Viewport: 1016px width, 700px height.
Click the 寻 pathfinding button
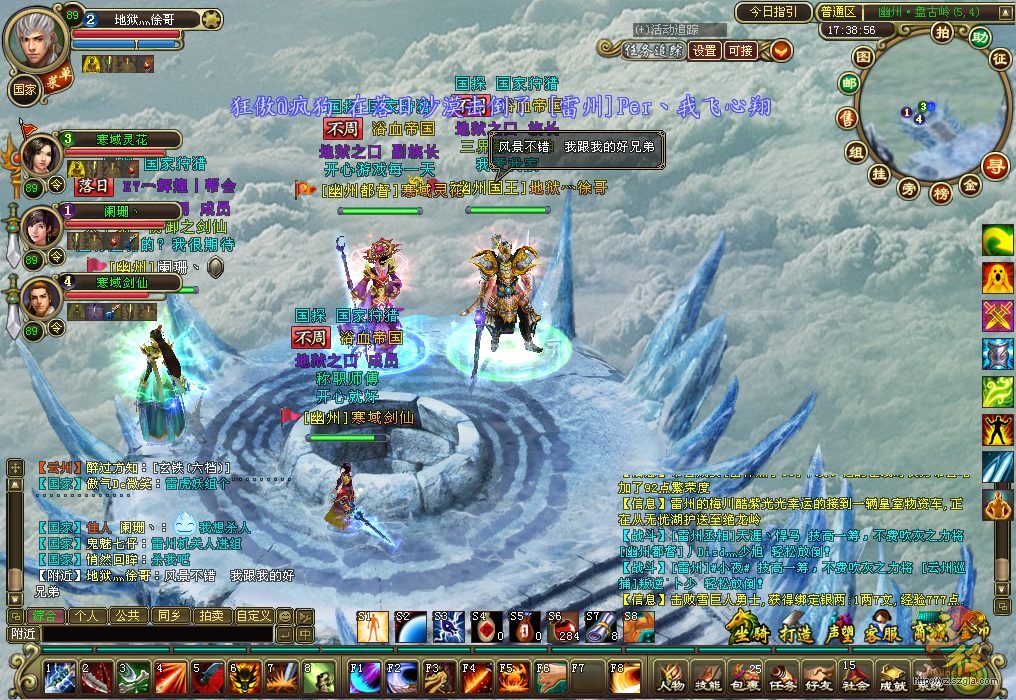click(x=993, y=166)
